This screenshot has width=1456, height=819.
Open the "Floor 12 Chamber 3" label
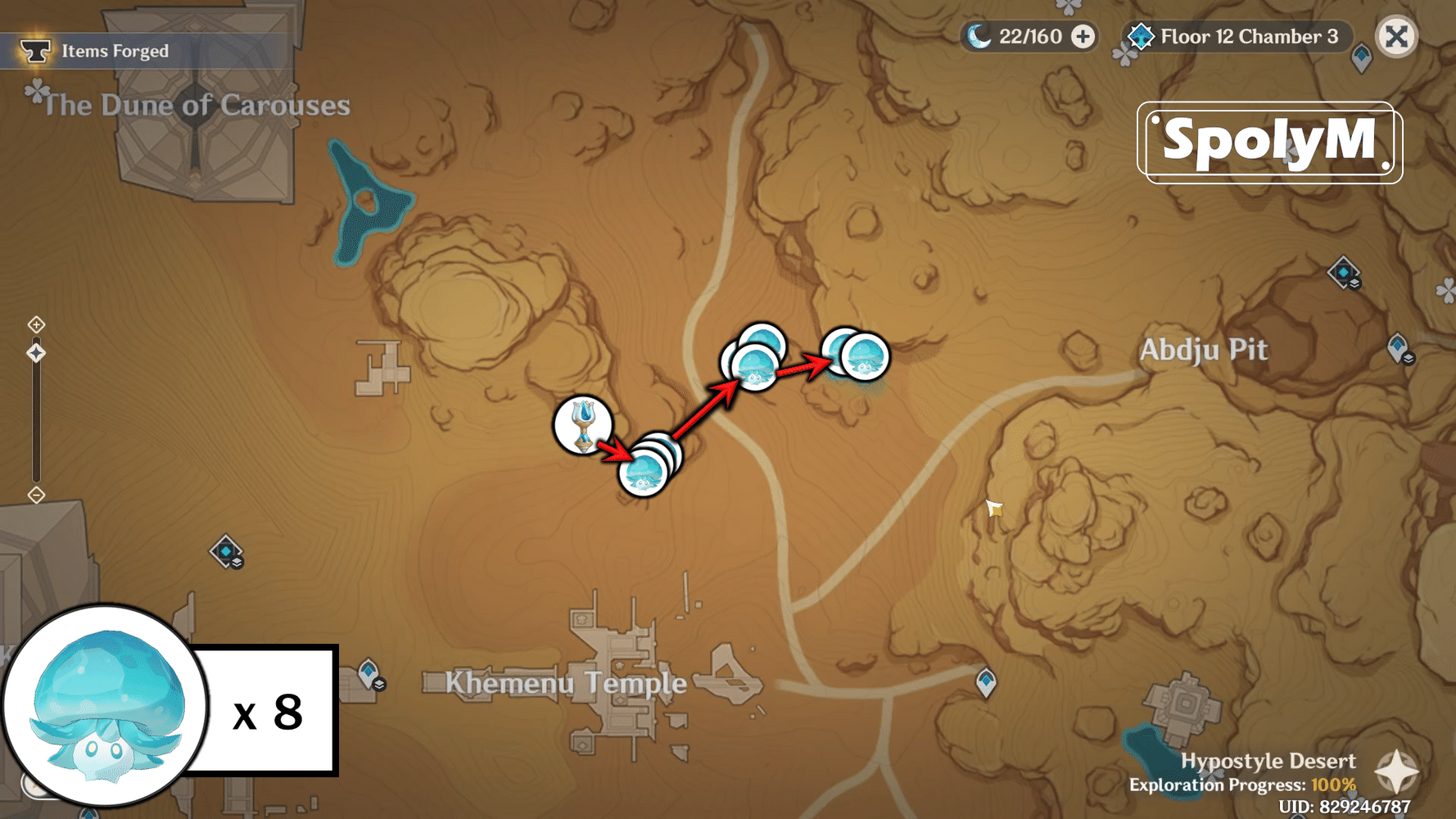pos(1246,36)
